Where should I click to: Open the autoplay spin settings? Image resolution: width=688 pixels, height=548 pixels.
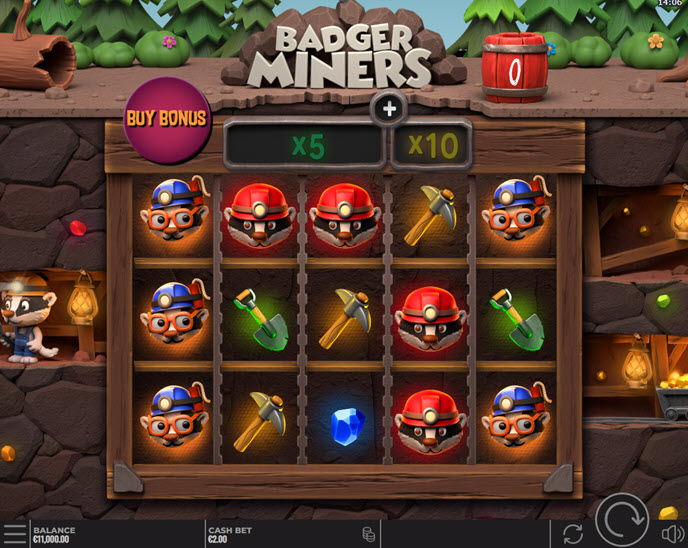[573, 534]
